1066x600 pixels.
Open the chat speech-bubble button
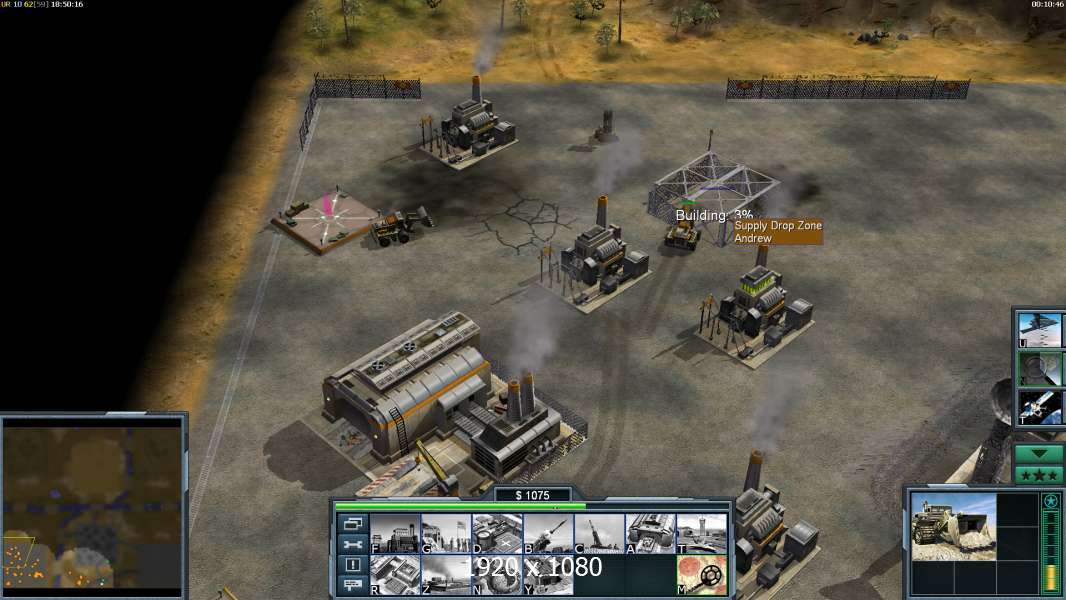(x=352, y=585)
